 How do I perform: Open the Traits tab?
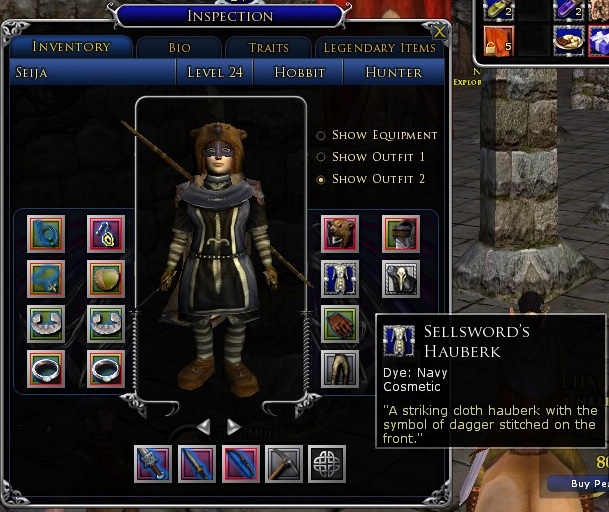(268, 48)
